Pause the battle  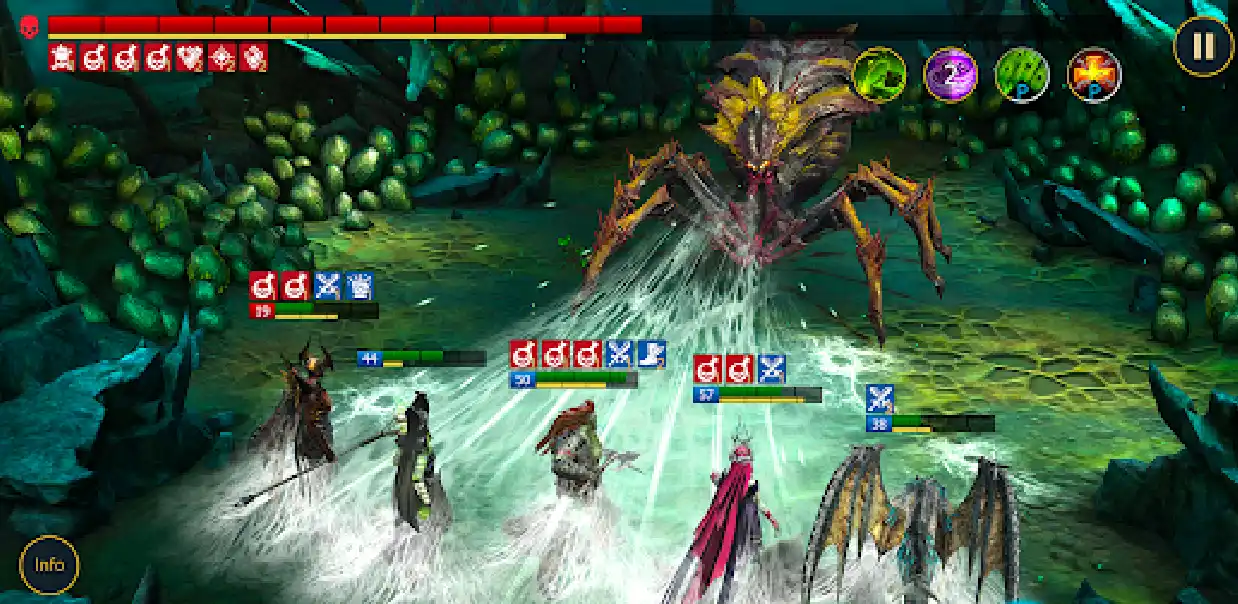pos(1203,46)
